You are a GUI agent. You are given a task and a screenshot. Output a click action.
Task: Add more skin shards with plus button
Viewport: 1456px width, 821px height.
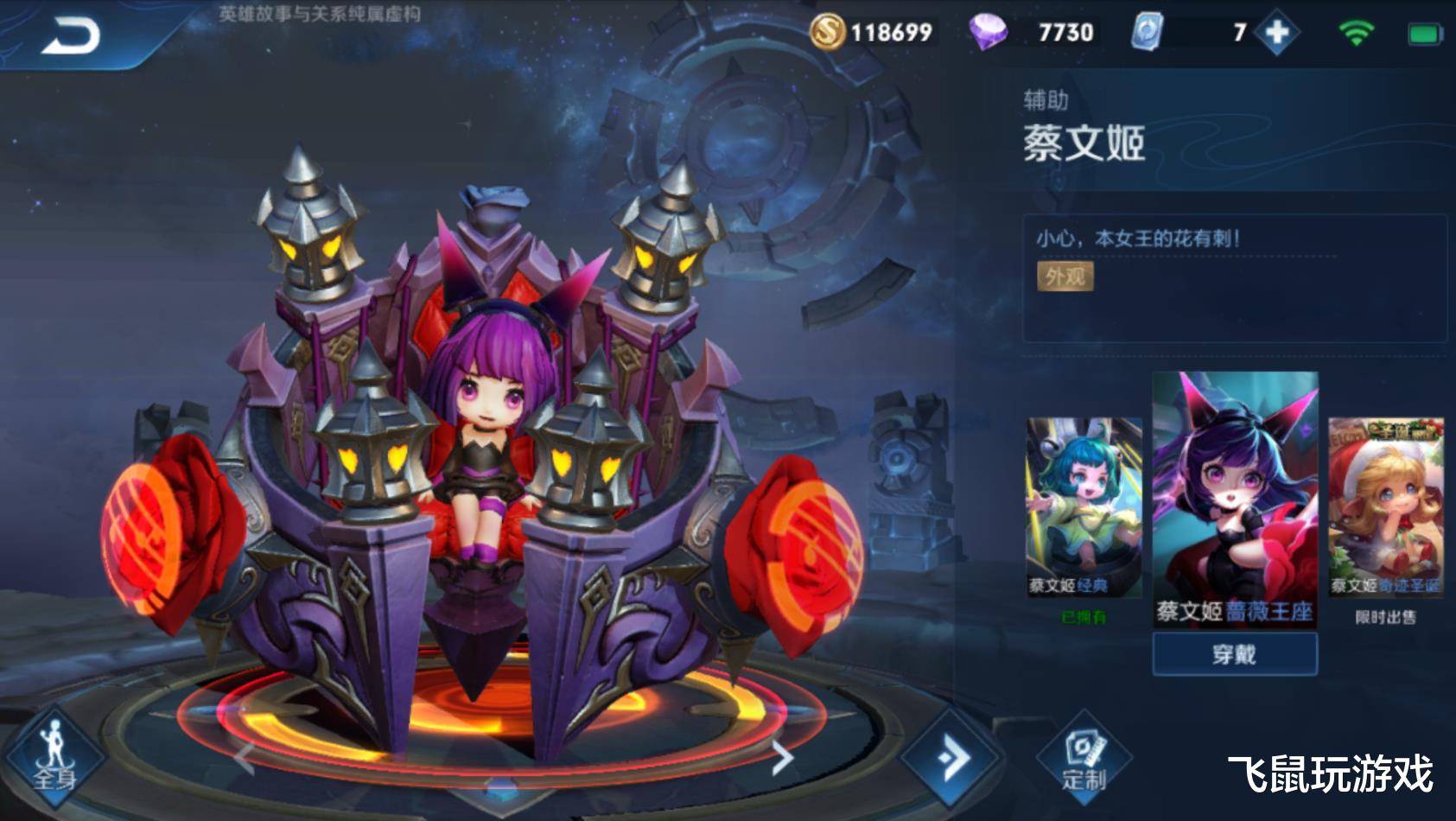pyautogui.click(x=1276, y=33)
